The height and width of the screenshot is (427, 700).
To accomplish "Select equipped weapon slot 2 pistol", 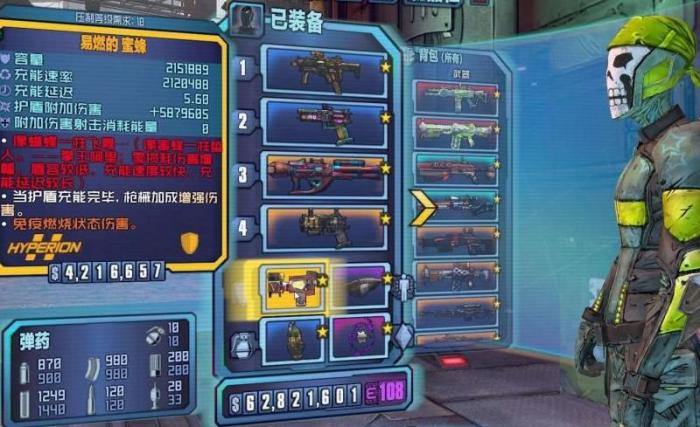I will (x=325, y=122).
